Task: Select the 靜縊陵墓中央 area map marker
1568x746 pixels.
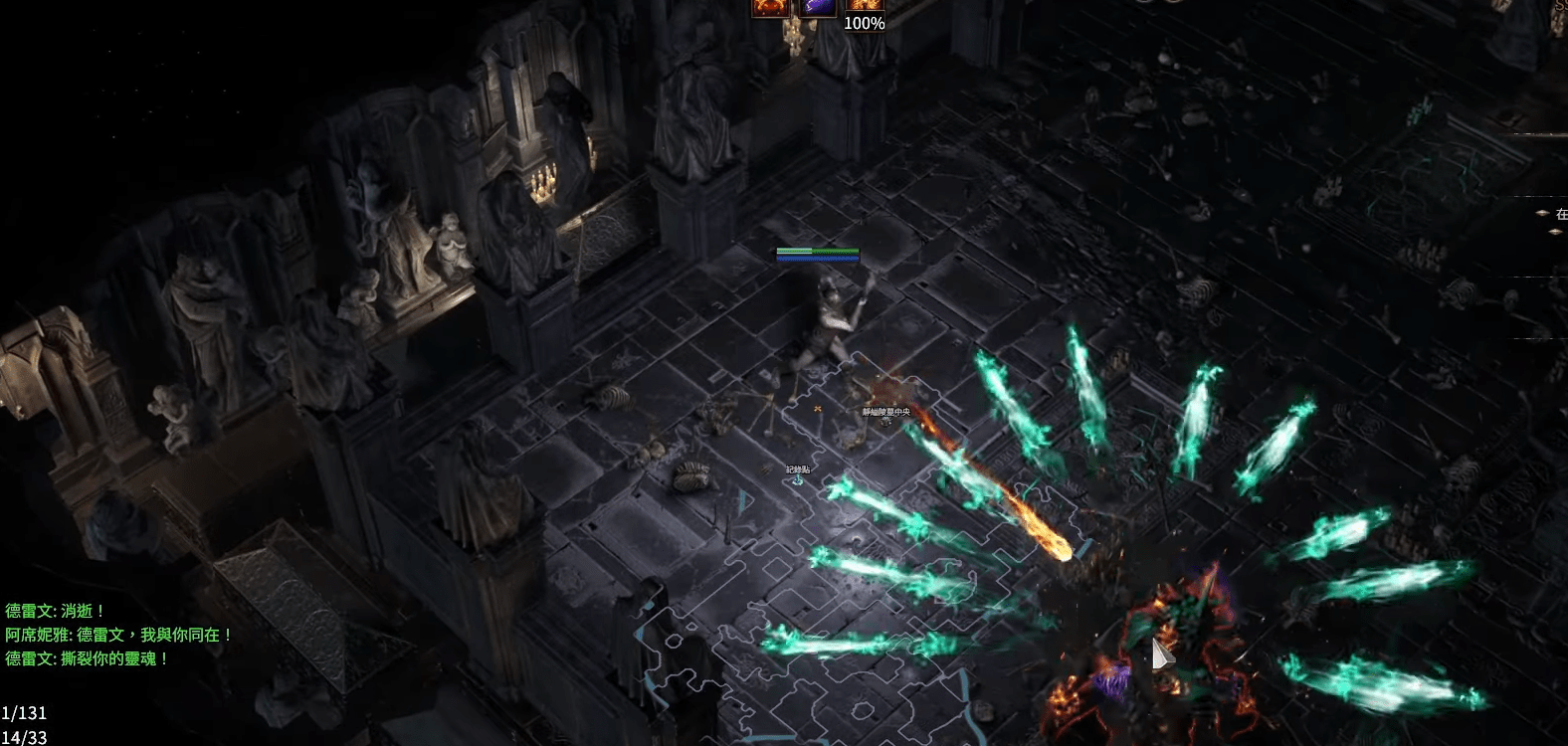Action: 885,421
